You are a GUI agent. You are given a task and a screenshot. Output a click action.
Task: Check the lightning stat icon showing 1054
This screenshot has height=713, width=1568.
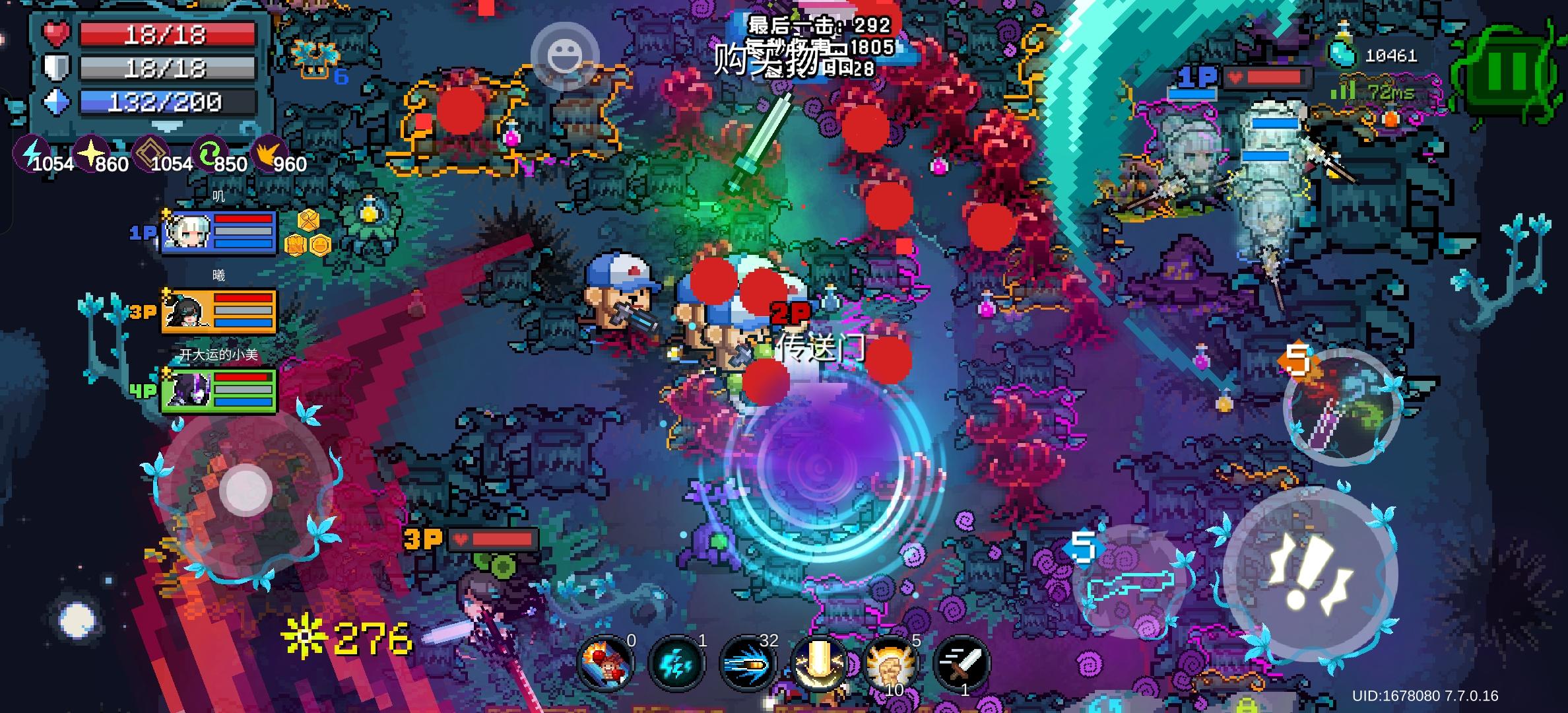(x=30, y=153)
